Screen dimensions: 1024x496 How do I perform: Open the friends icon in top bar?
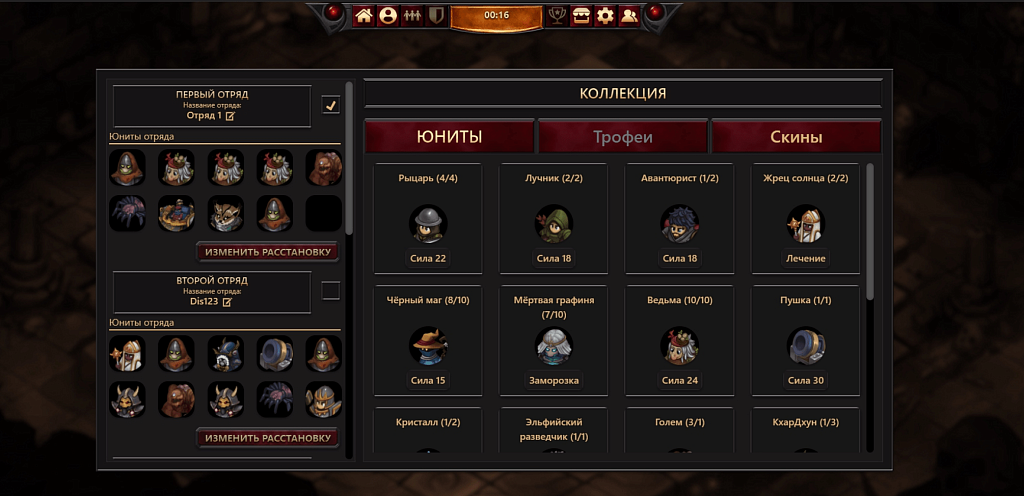pos(629,15)
